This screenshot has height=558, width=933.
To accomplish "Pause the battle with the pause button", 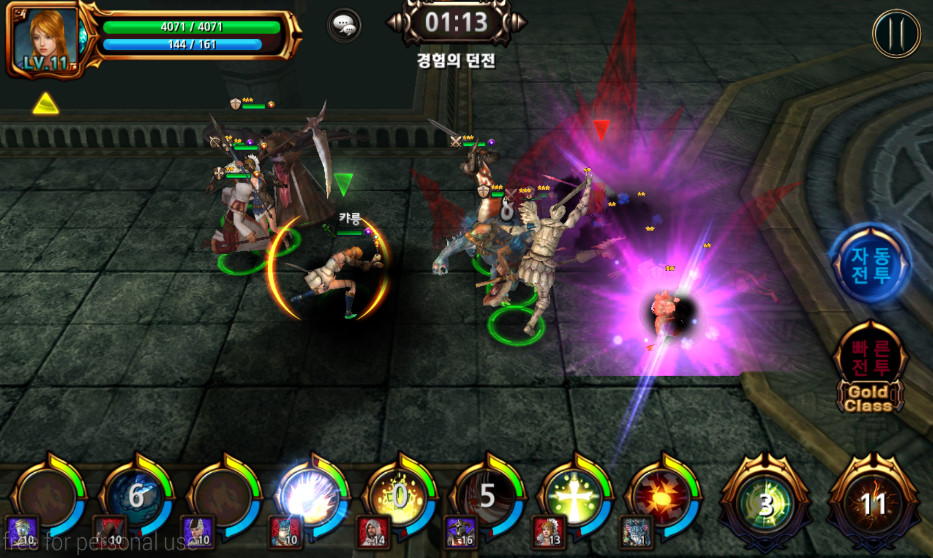I will coord(896,33).
